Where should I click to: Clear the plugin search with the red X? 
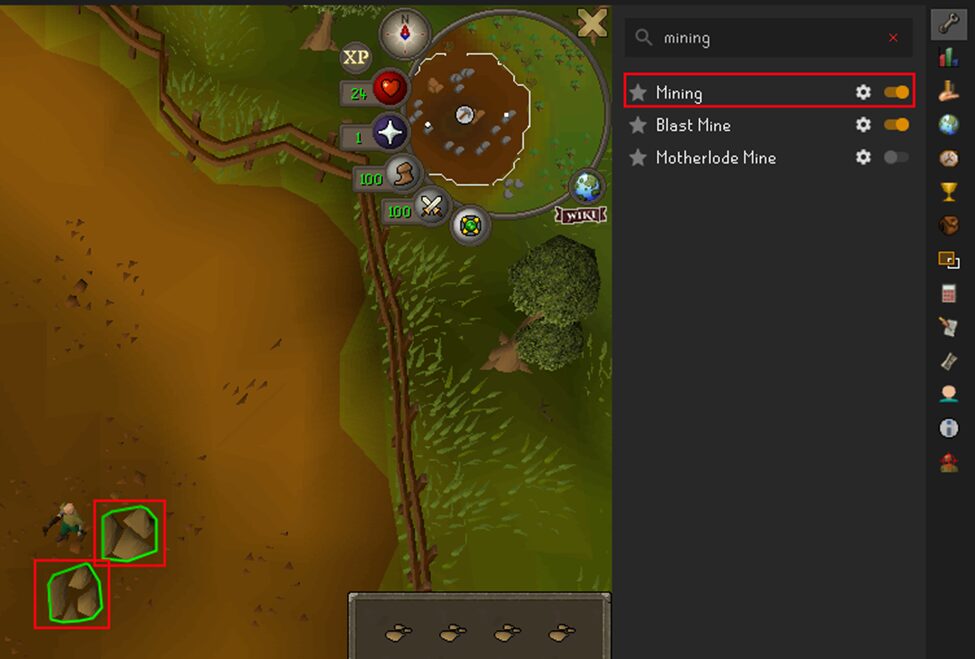point(893,38)
